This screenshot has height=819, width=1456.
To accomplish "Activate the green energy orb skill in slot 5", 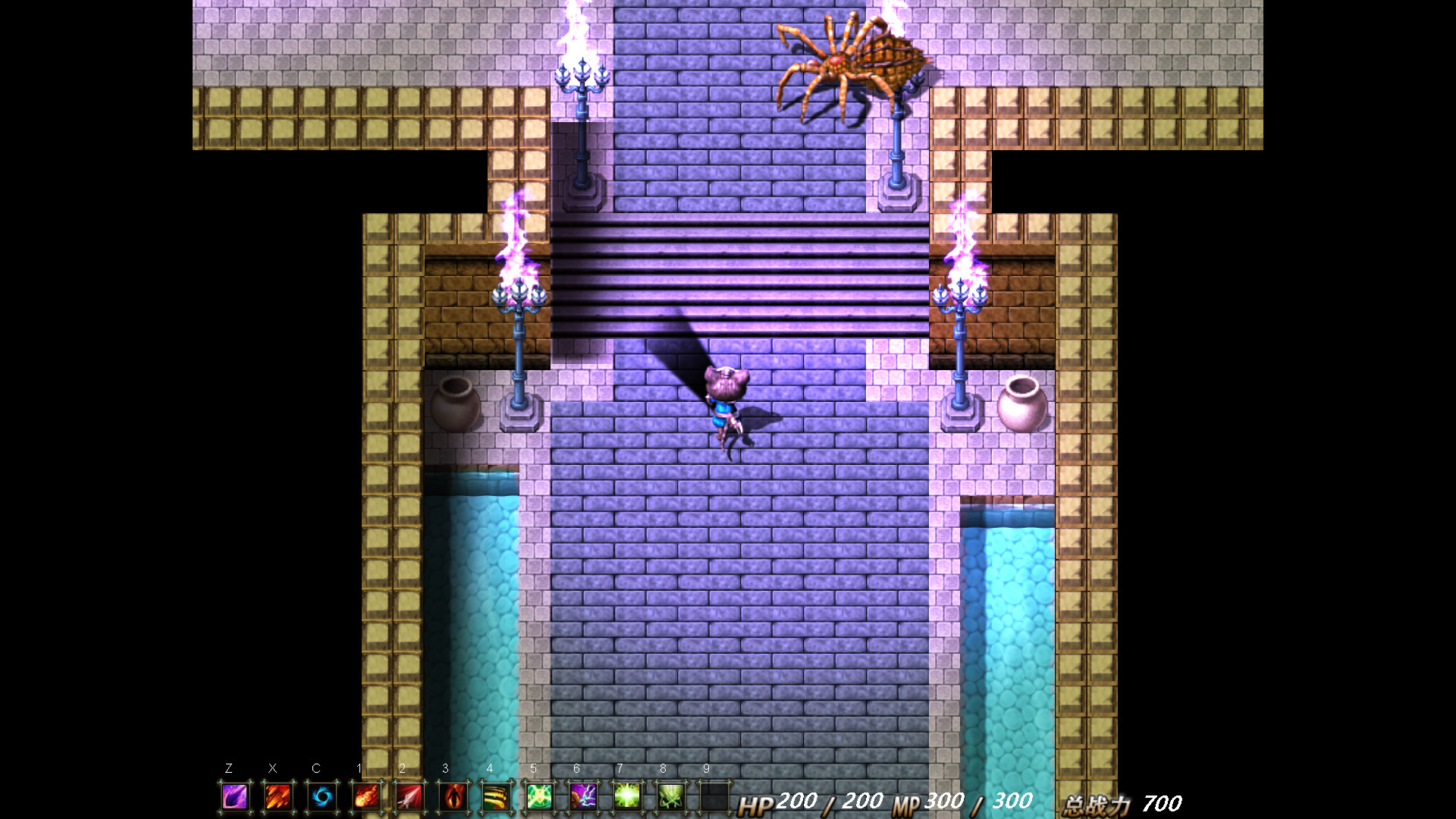I will [x=540, y=797].
